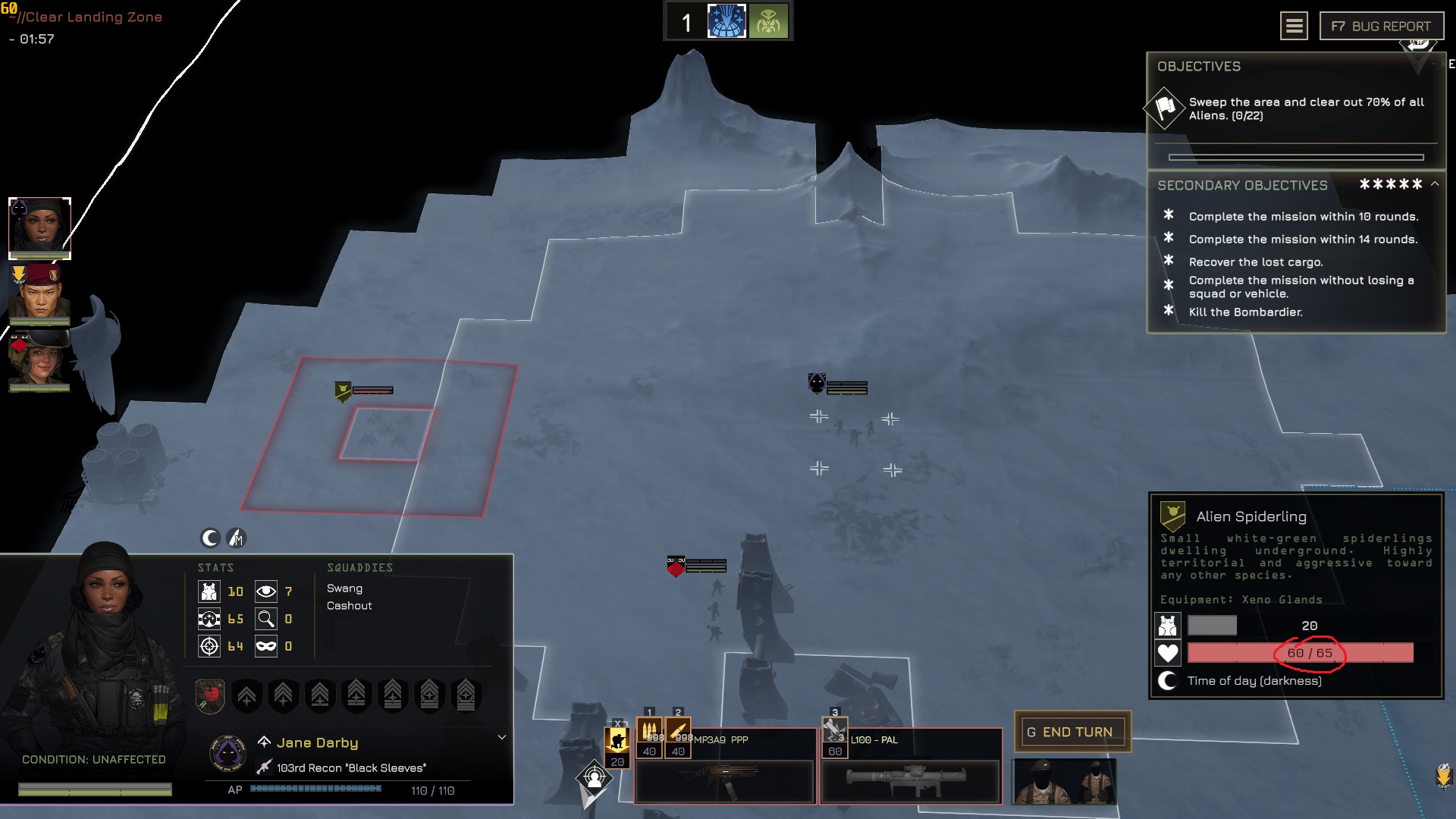
Task: End the current turn
Action: click(1072, 732)
